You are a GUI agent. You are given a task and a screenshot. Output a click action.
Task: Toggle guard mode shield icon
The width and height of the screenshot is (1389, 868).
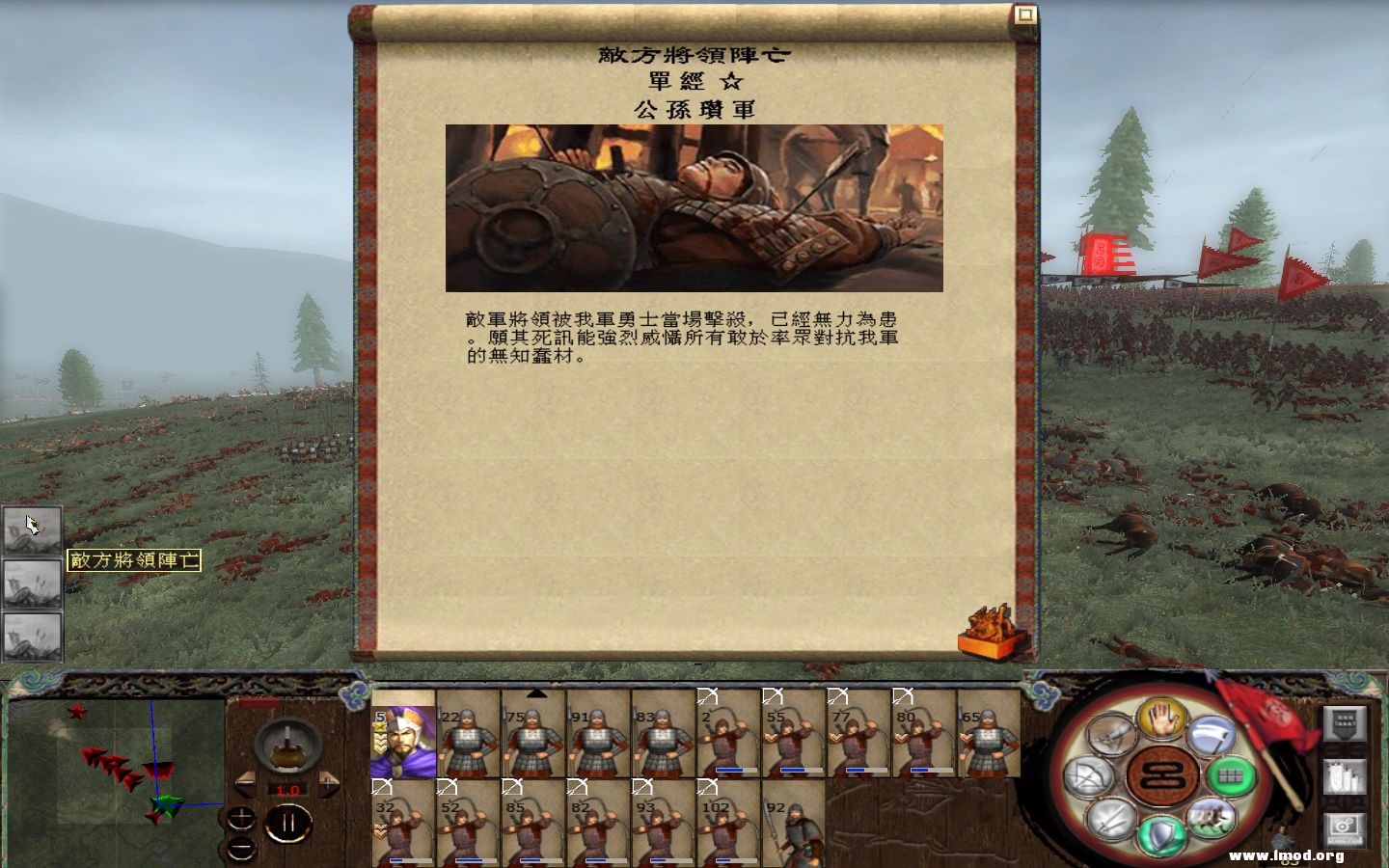(x=1159, y=832)
